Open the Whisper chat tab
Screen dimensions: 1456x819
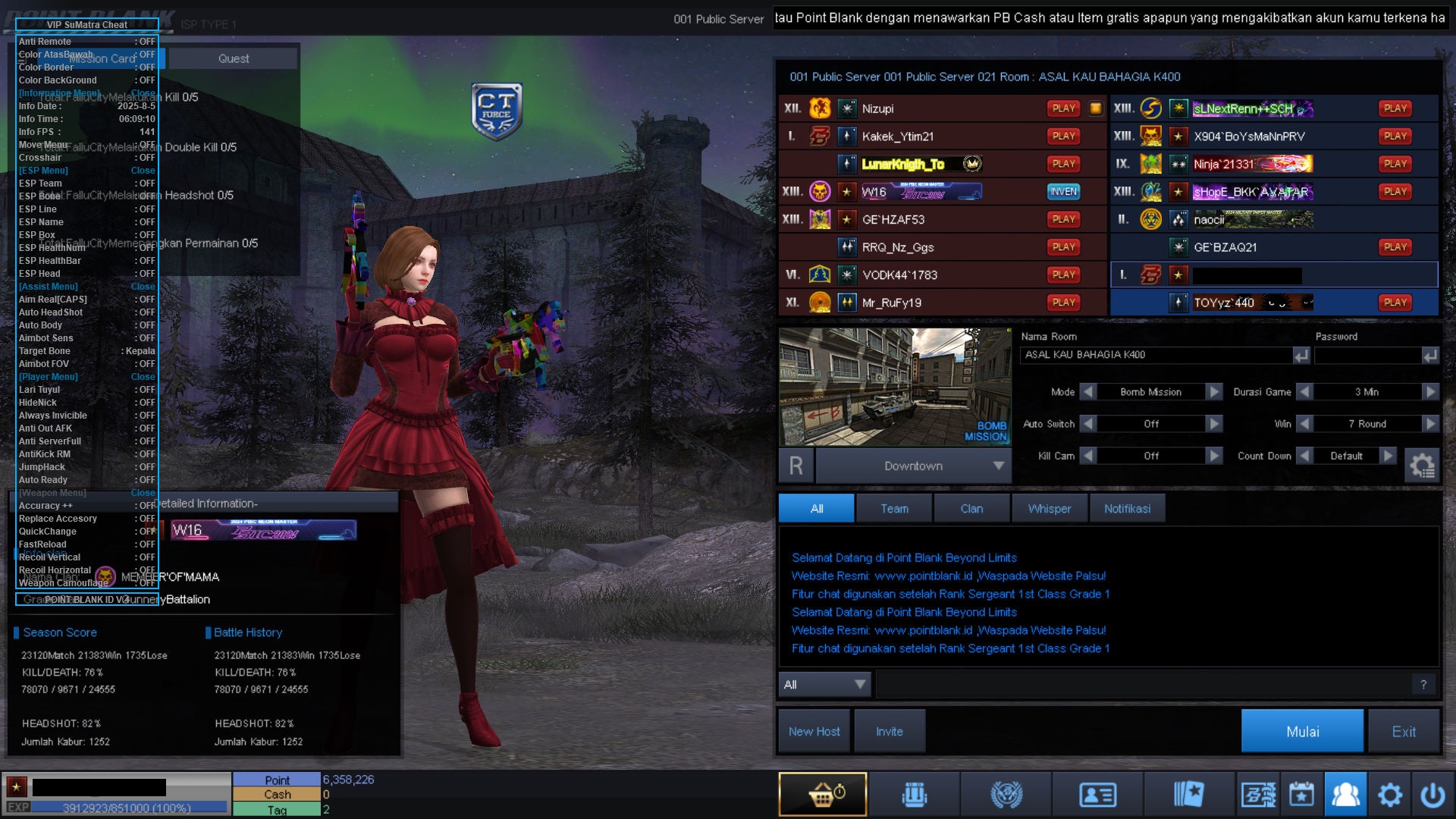pyautogui.click(x=1049, y=509)
